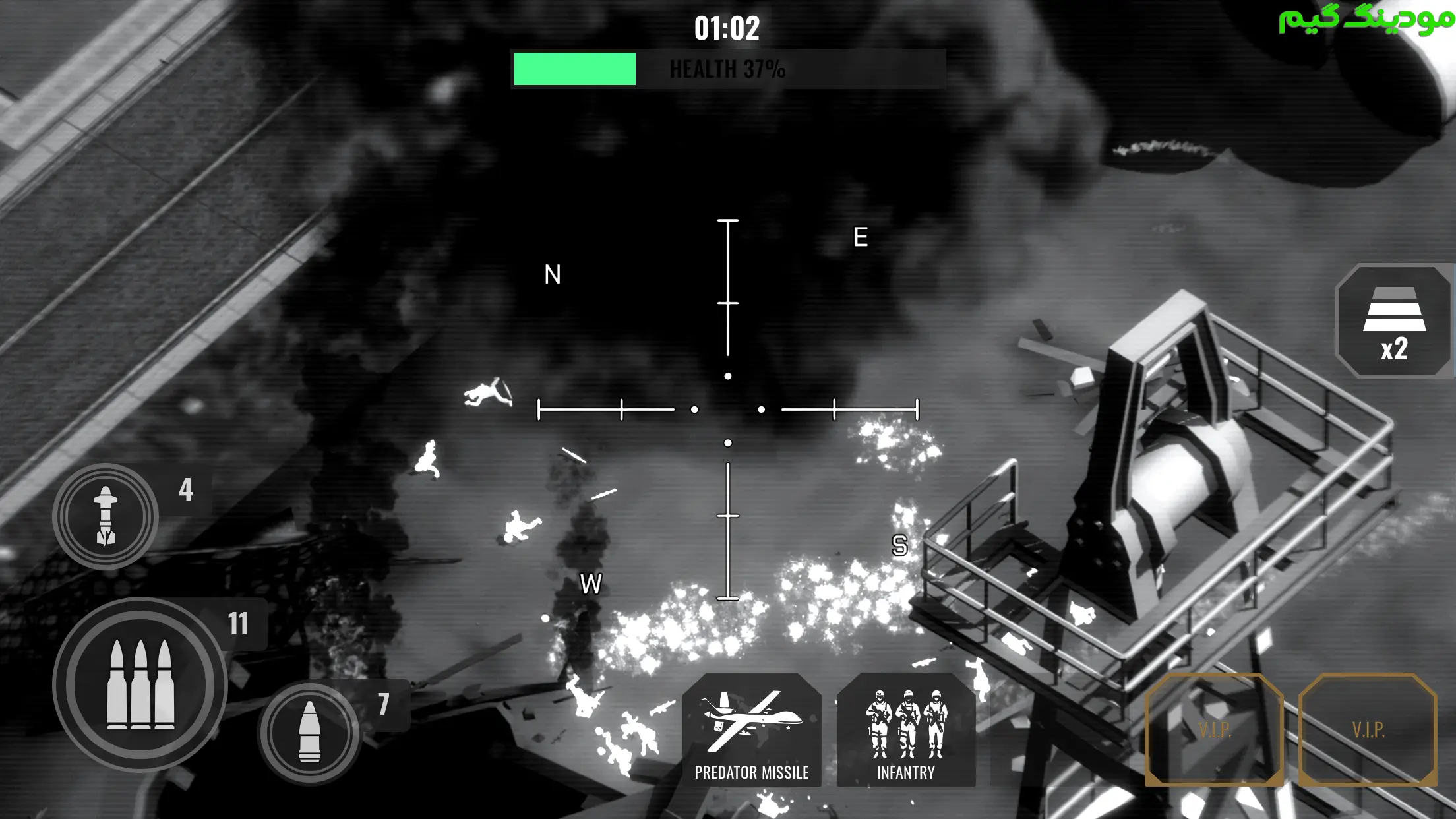This screenshot has height=819, width=1456.
Task: Deploy the Infantry support
Action: point(906,729)
